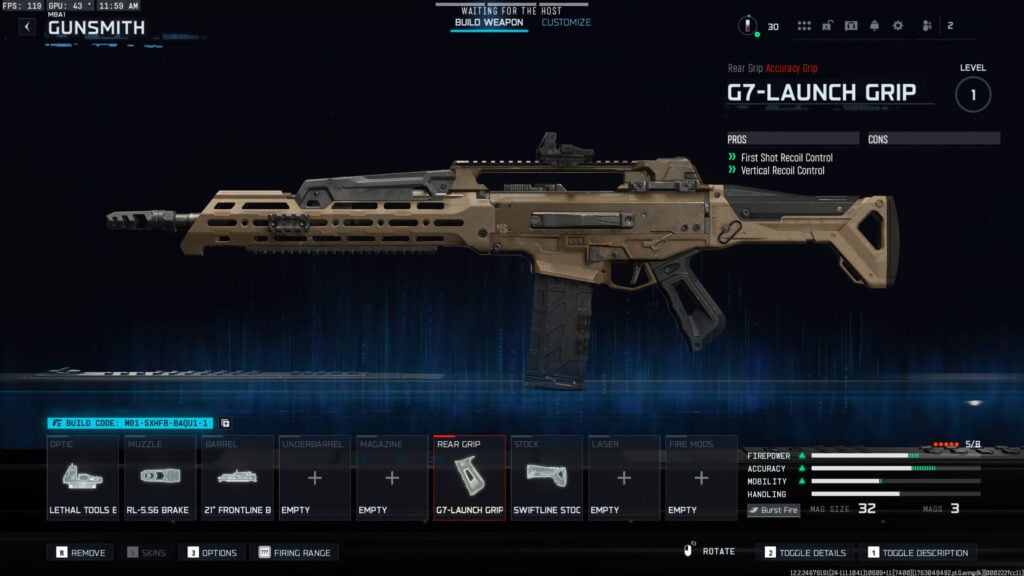This screenshot has width=1024, height=576.
Task: Enter the Firing Range
Action: 295,552
